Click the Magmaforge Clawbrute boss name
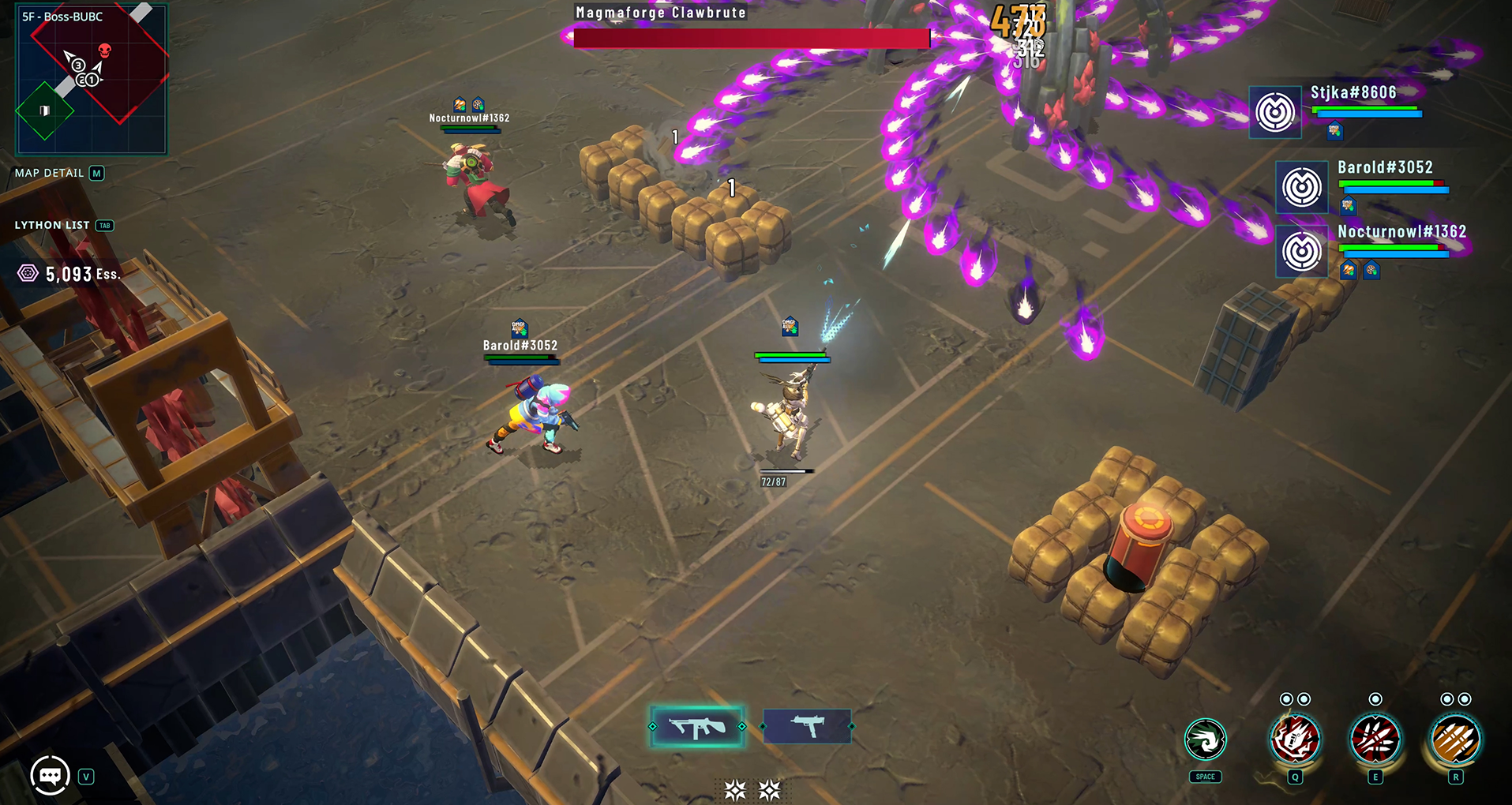Screen dimensions: 1512x805 pos(661,12)
